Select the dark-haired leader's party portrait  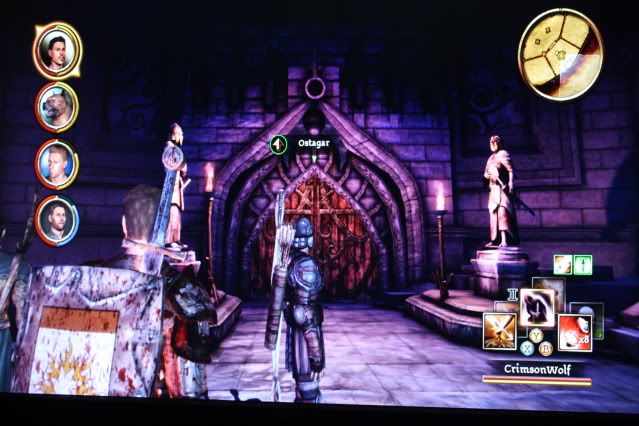(x=57, y=50)
